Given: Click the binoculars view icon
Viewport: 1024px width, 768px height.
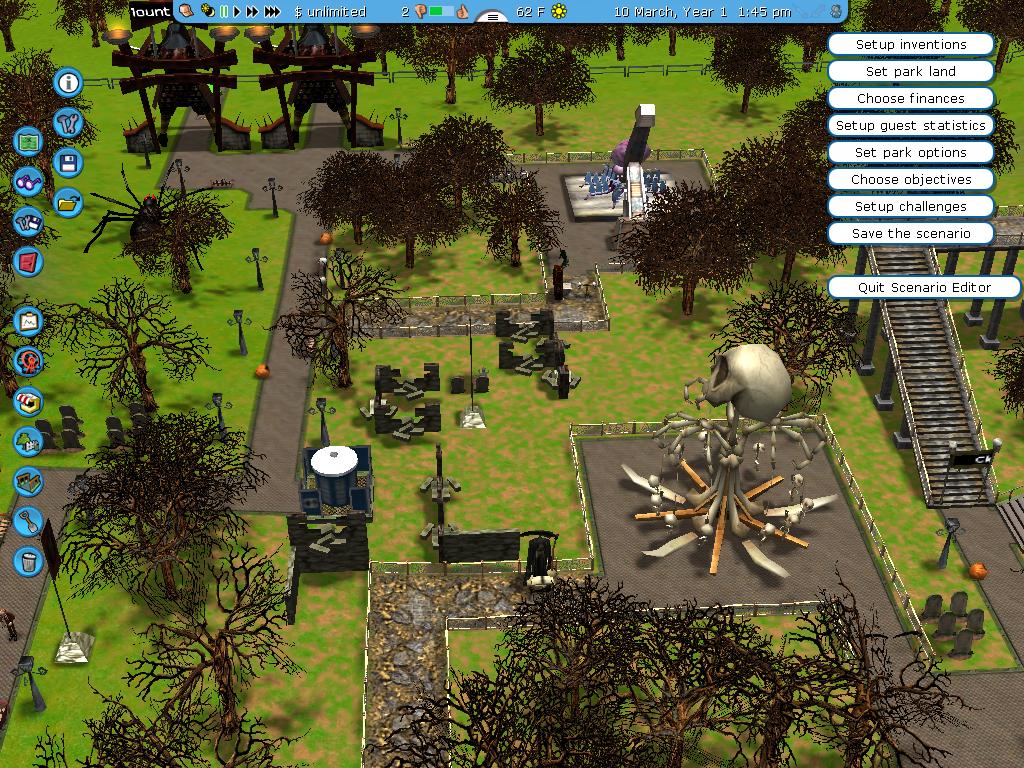Looking at the screenshot, I should pyautogui.click(x=29, y=182).
